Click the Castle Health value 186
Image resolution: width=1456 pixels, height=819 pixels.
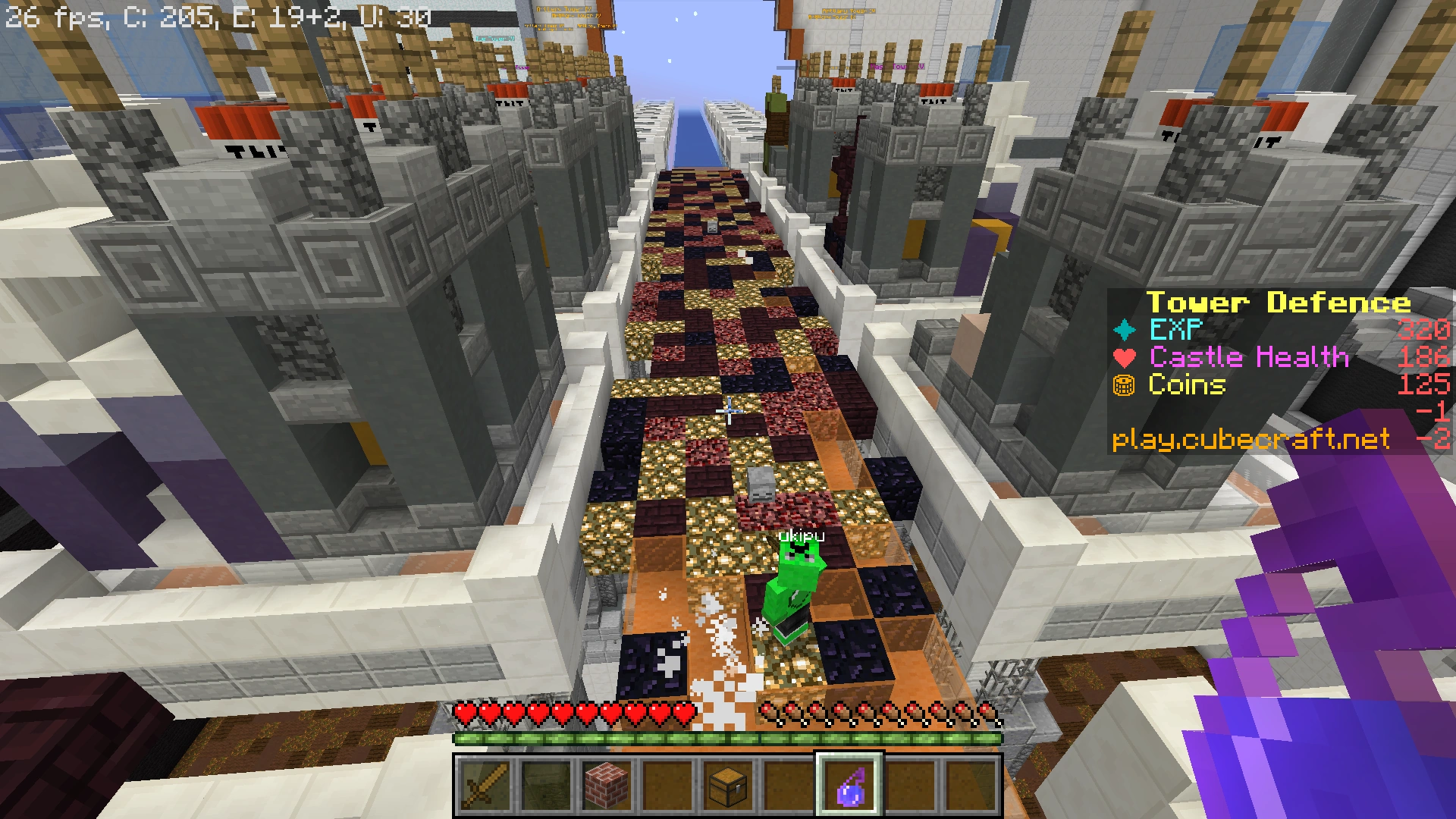point(1424,357)
